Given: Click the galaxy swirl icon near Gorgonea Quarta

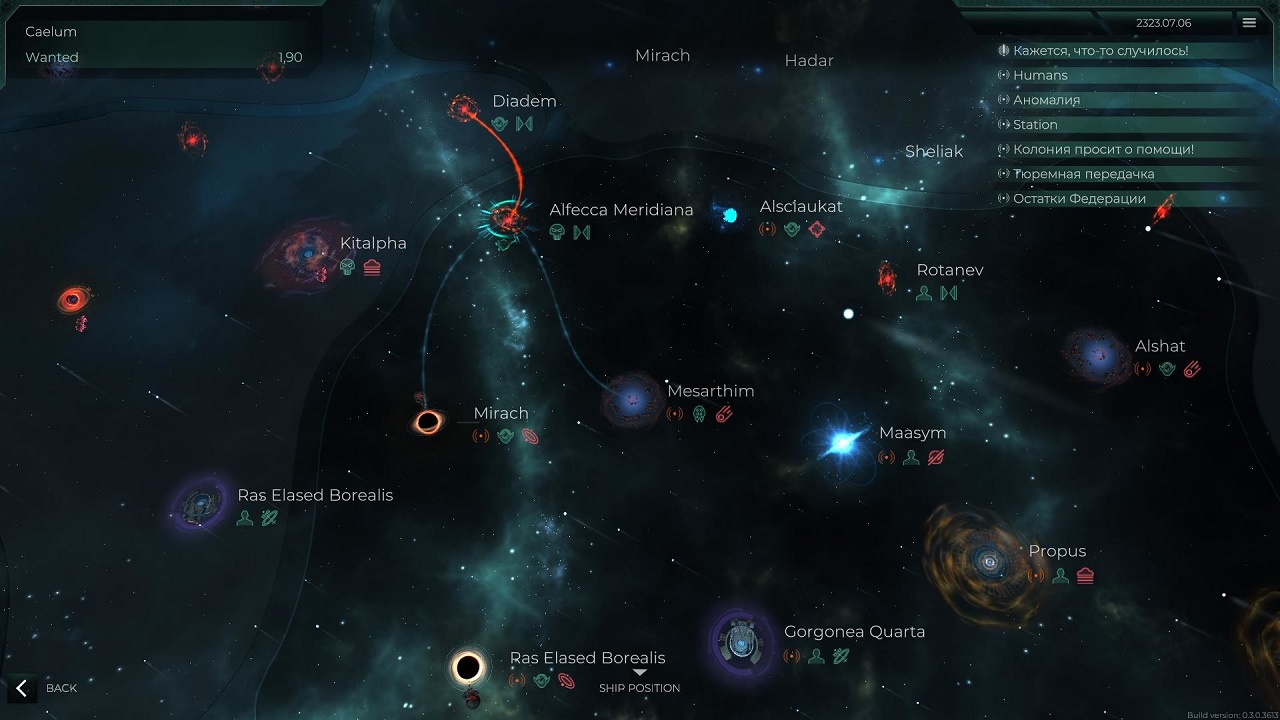Looking at the screenshot, I should (x=838, y=658).
